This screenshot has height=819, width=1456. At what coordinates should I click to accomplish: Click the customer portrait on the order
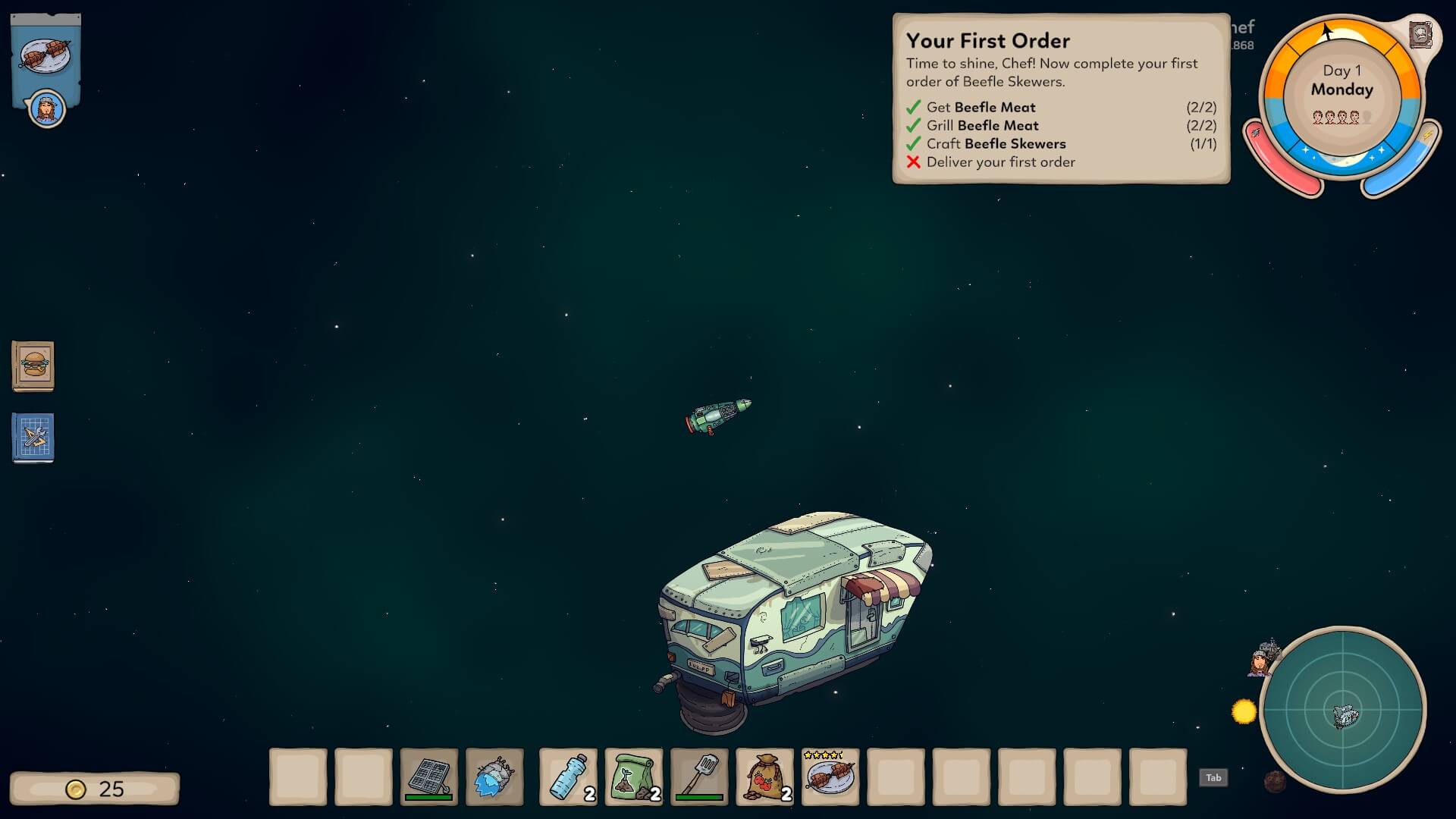point(47,109)
